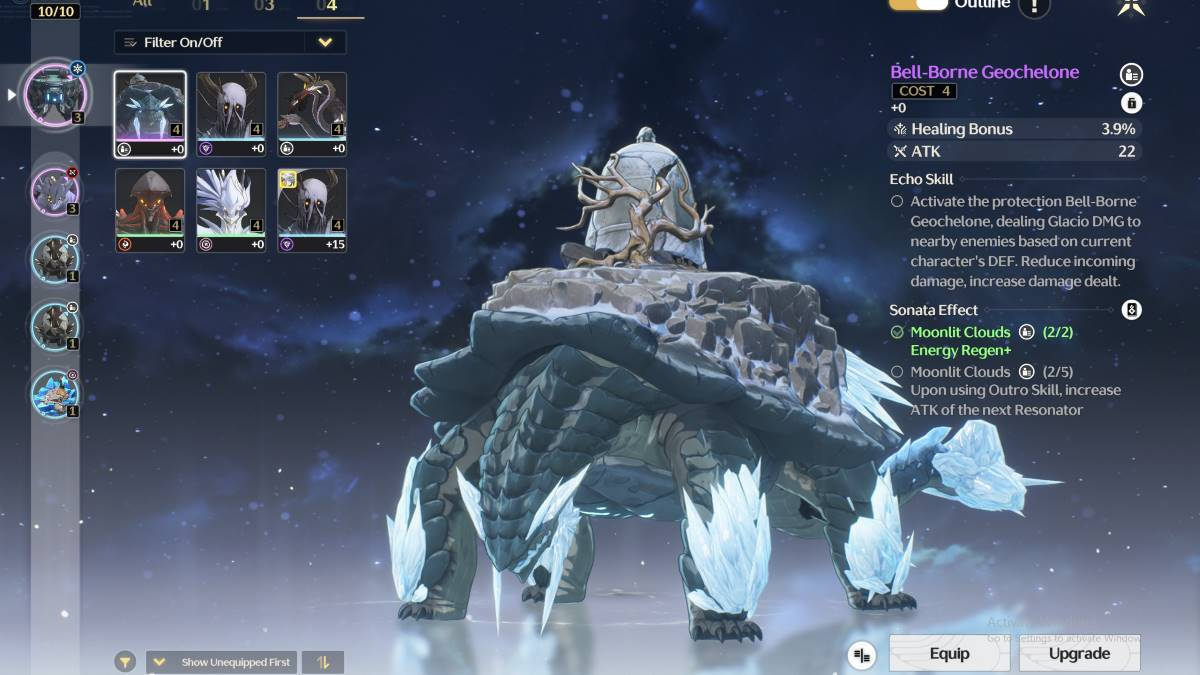Screen dimensions: 1200x675
Task: Switch to the cost 3 echo tab
Action: pos(264,6)
